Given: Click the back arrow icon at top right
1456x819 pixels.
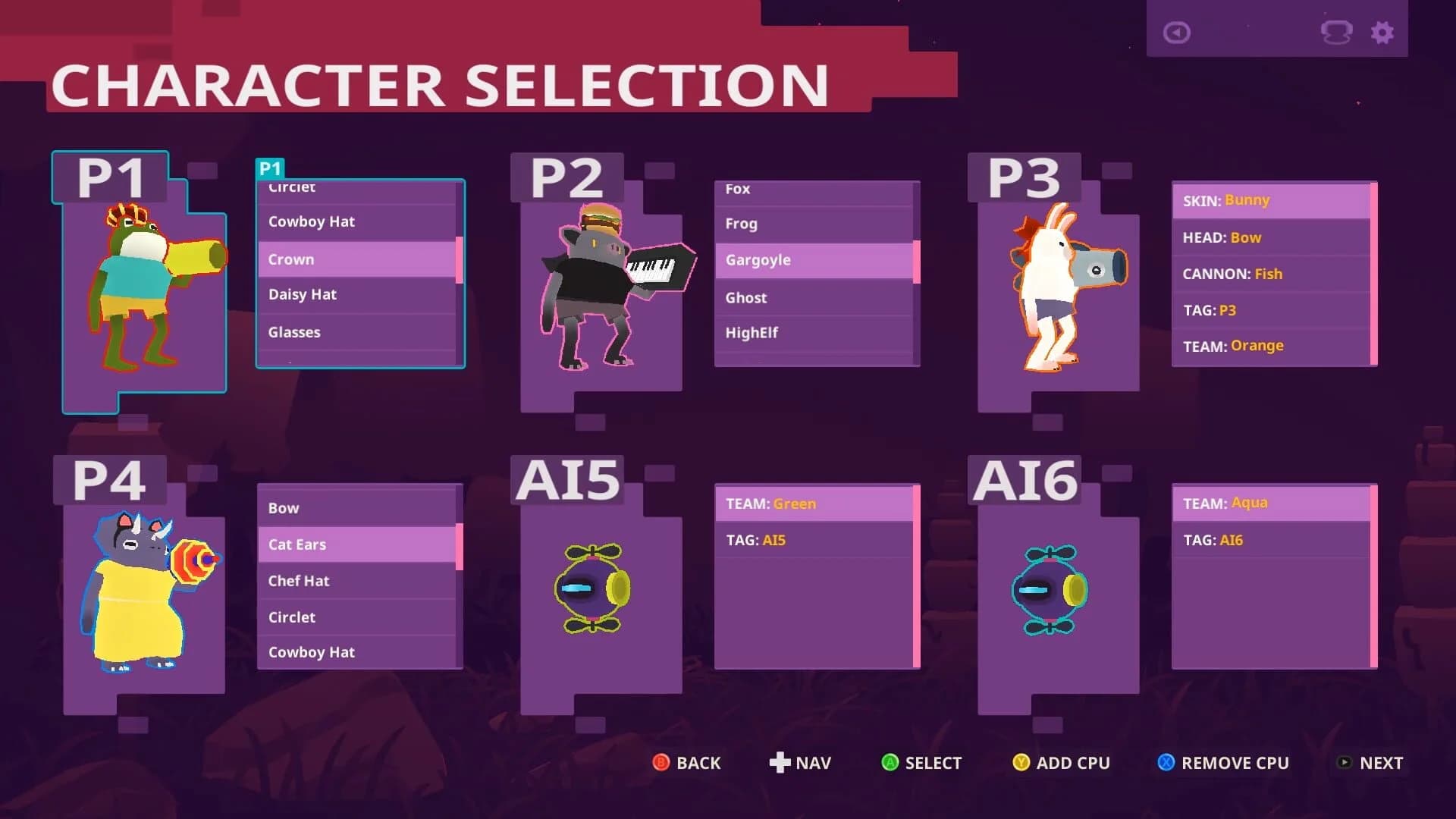Looking at the screenshot, I should pos(1176,33).
